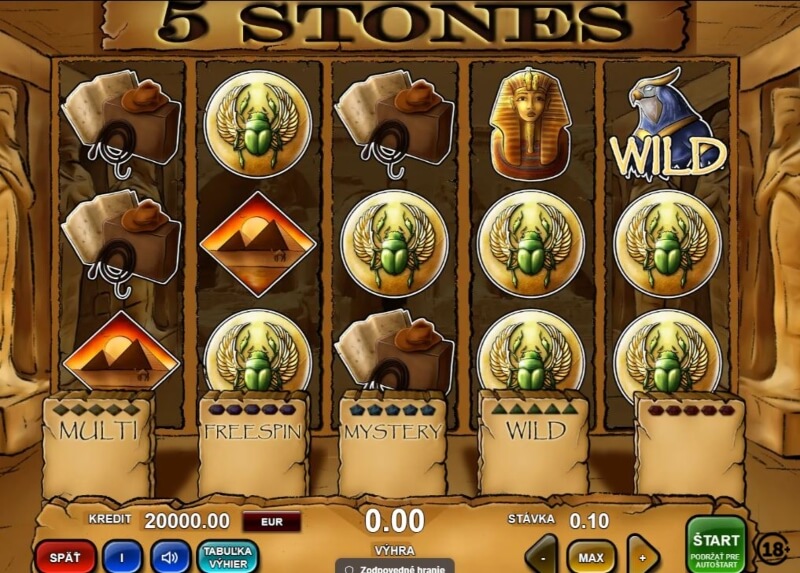Screen dimensions: 800x573
Task: Set the bet to MAX
Action: [x=591, y=556]
